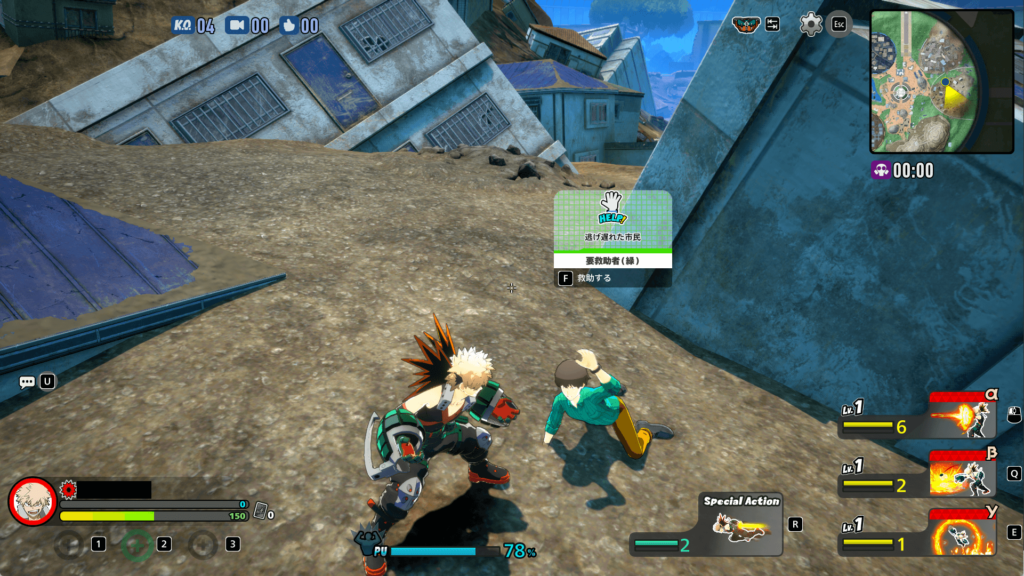Use the Special Action ability
Image resolution: width=1024 pixels, height=576 pixels.
(x=741, y=524)
